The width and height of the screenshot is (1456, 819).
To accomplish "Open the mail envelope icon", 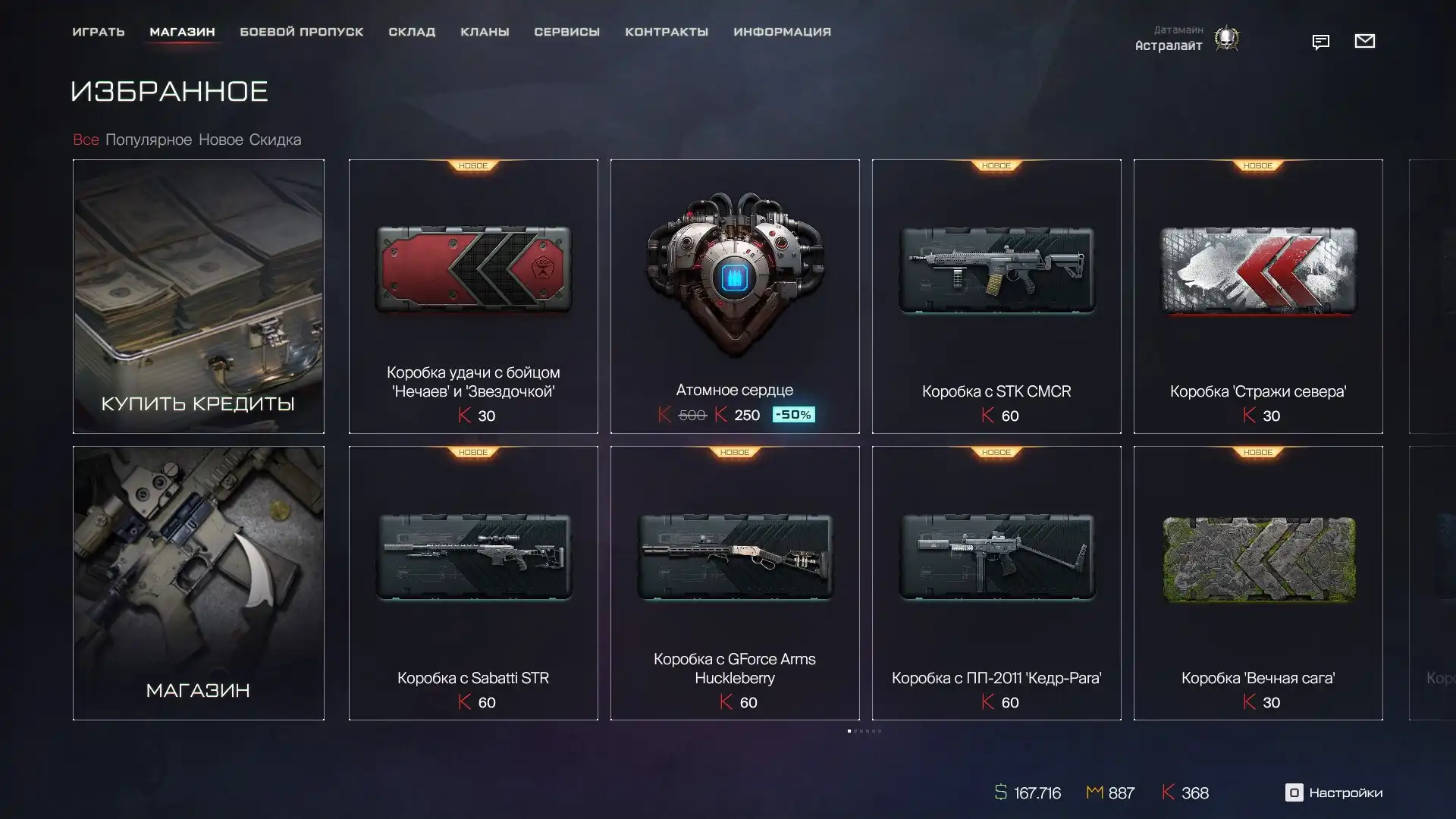I will (x=1365, y=41).
